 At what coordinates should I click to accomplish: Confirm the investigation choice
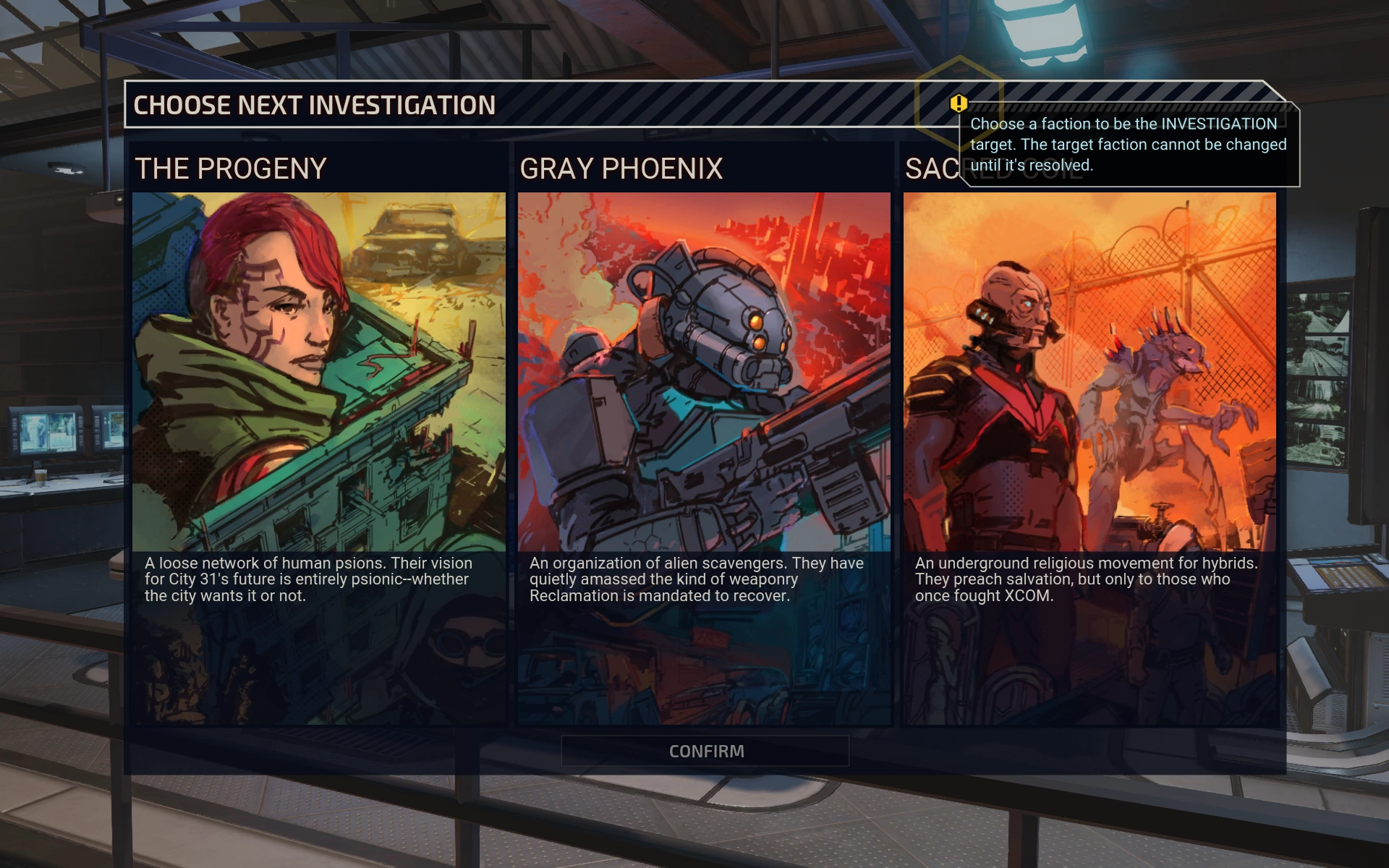pyautogui.click(x=705, y=751)
